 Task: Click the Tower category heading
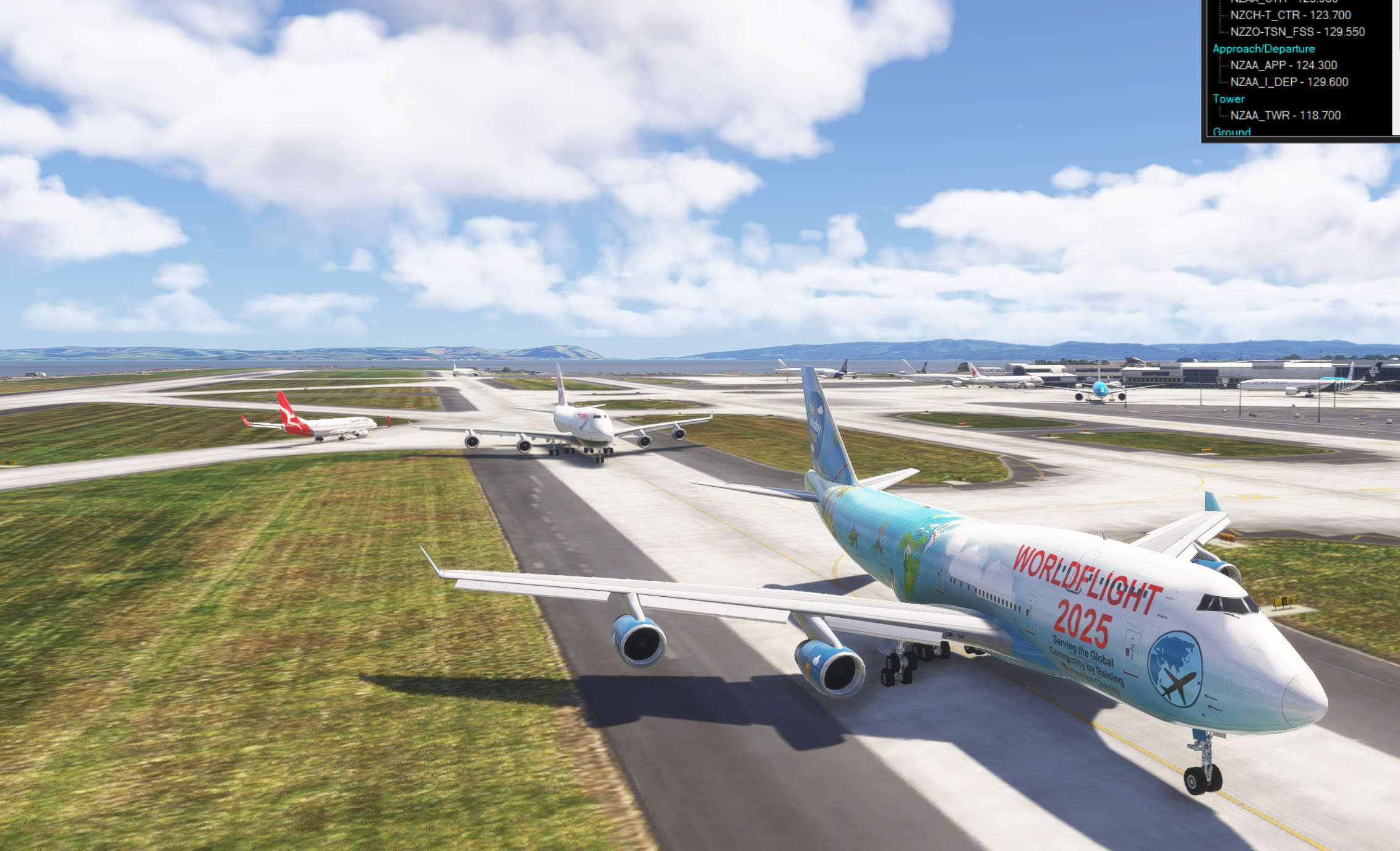click(x=1228, y=99)
